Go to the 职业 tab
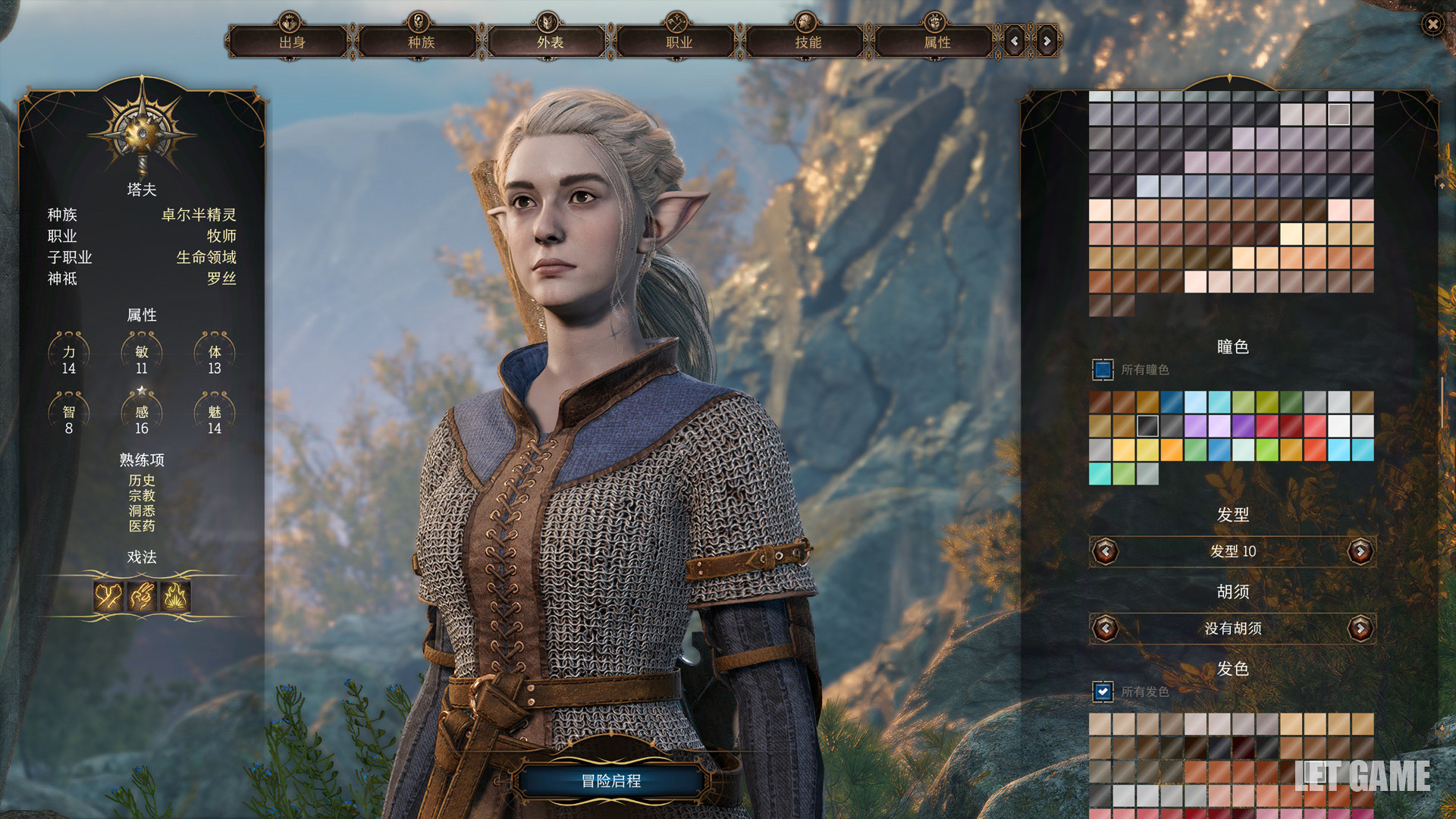 click(678, 42)
